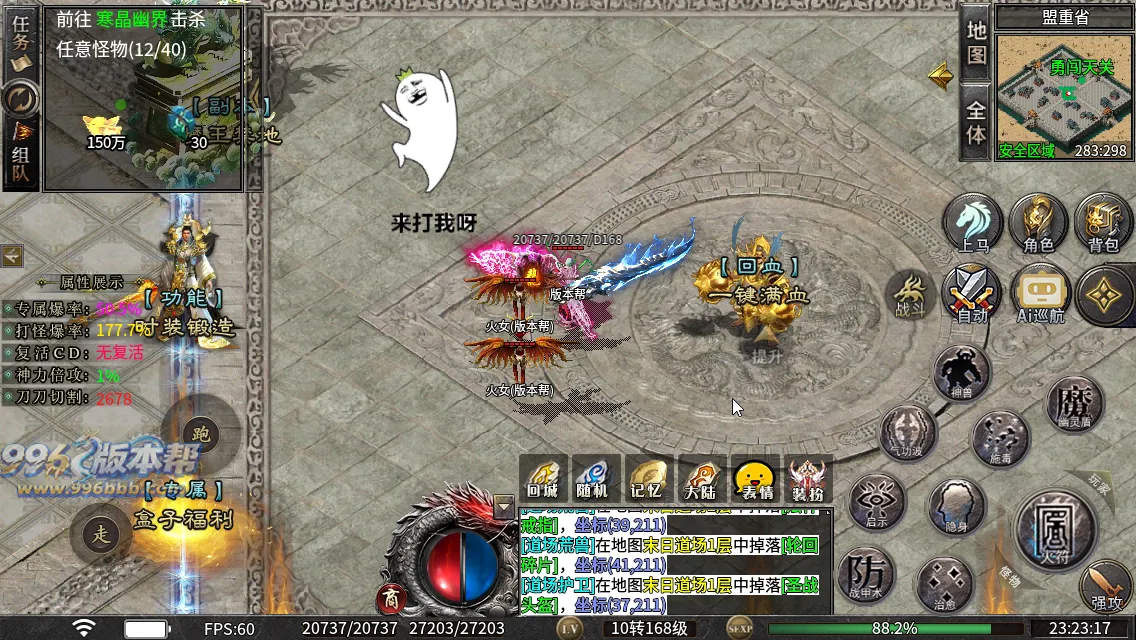Screen dimensions: 1136x640
Task: Use the 火符 fire talisman skill
Action: (x=1054, y=528)
